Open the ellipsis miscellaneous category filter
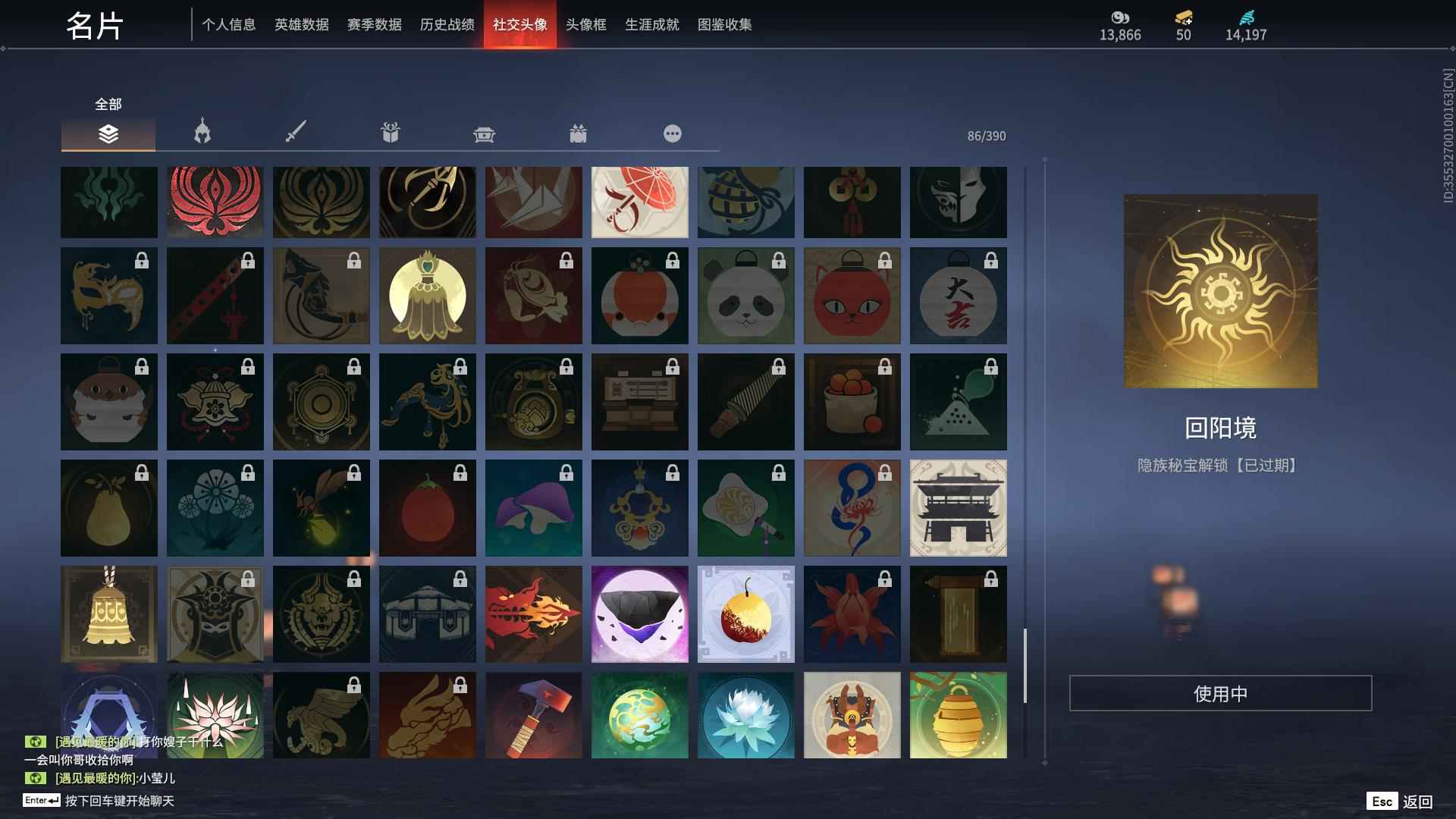The image size is (1456, 819). [673, 133]
